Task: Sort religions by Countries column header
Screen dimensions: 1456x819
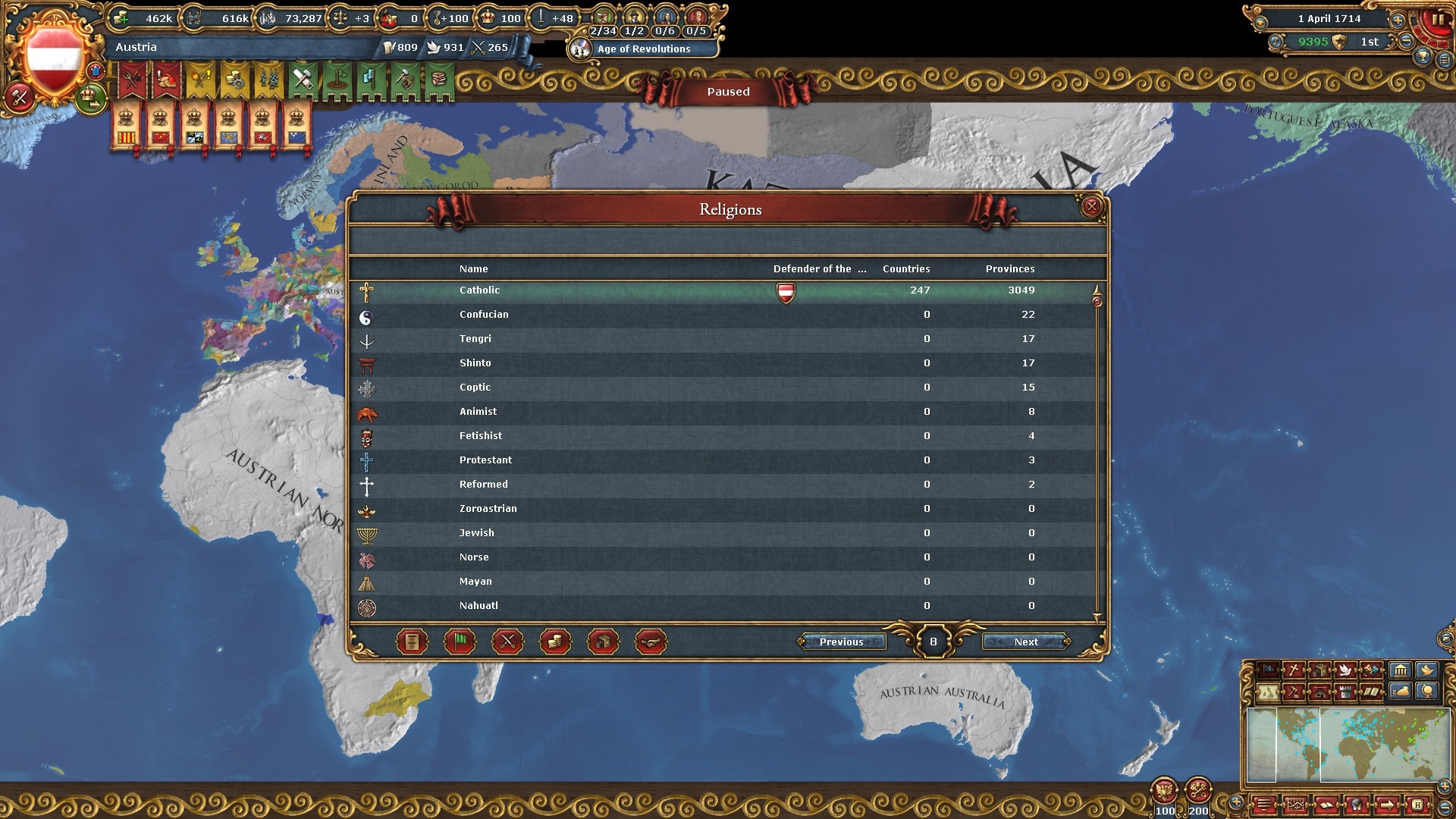Action: pyautogui.click(x=905, y=269)
